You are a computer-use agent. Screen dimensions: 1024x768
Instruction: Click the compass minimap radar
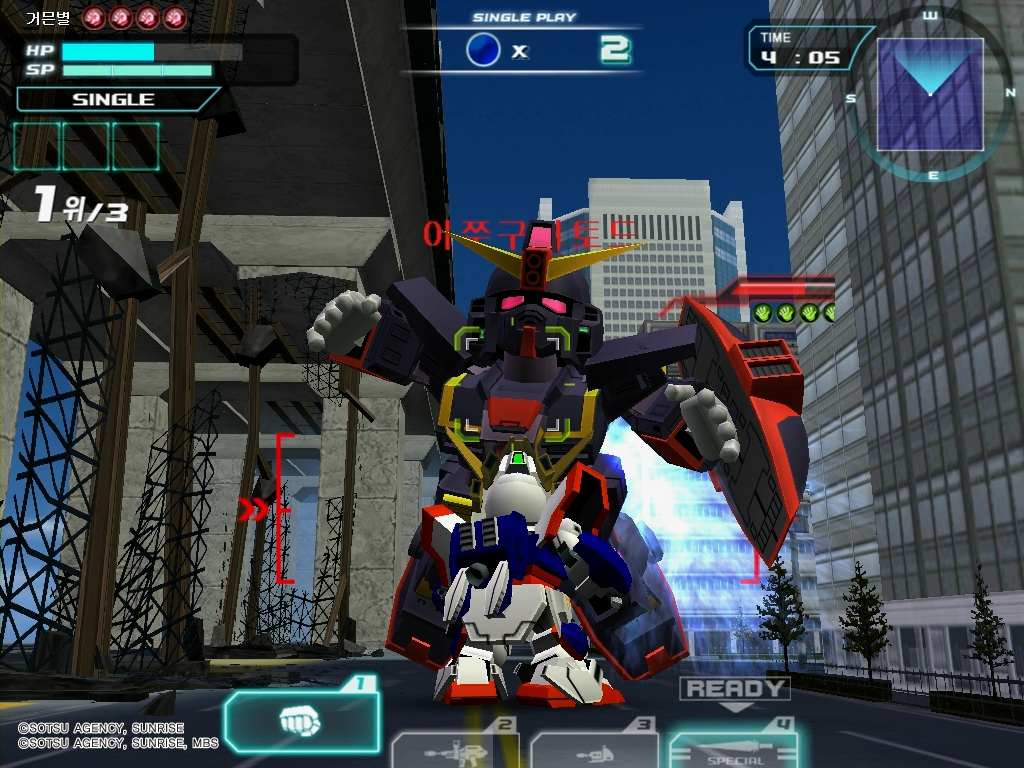pos(930,96)
